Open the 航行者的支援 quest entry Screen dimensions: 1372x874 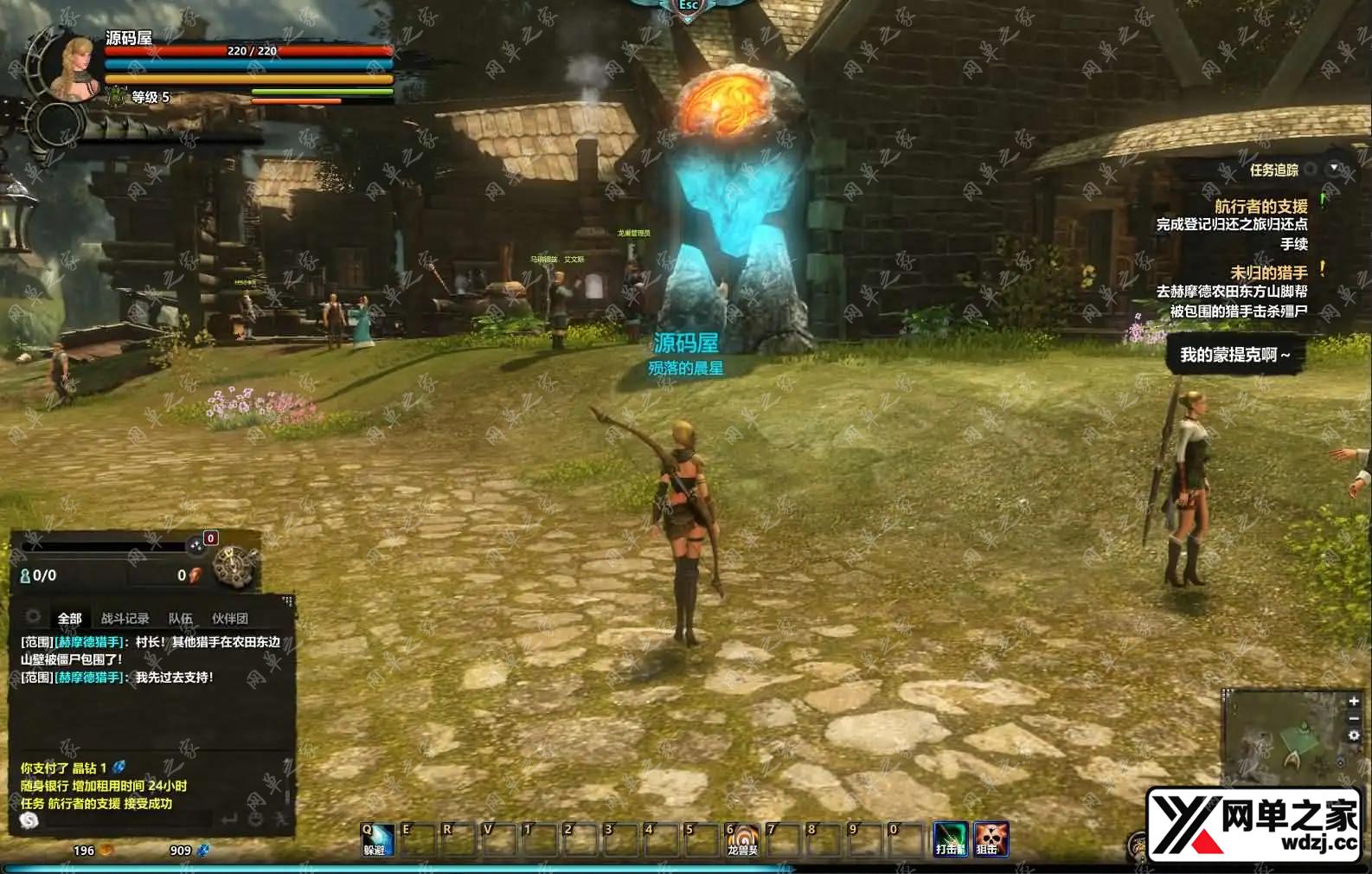[1260, 206]
